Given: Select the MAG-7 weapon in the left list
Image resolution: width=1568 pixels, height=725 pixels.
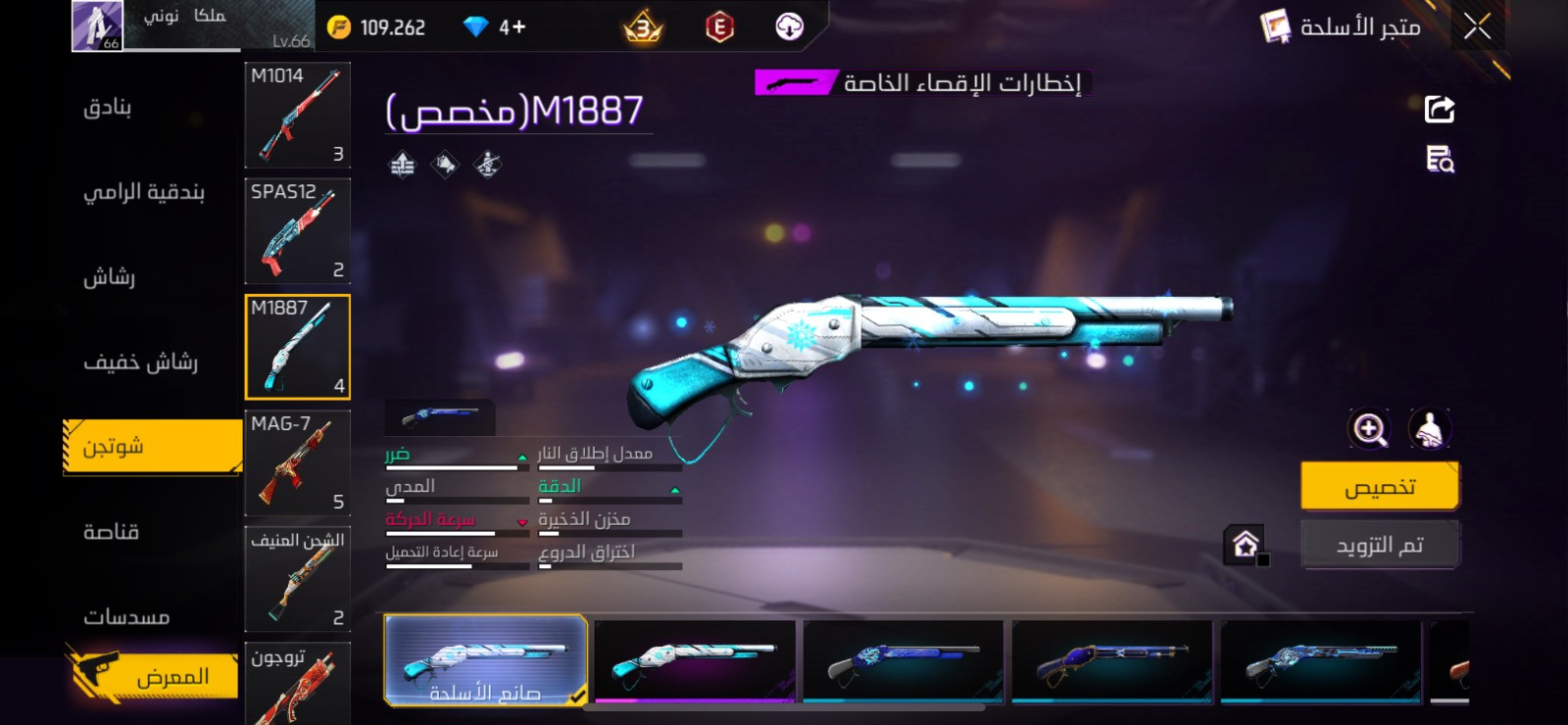Looking at the screenshot, I should click(296, 463).
